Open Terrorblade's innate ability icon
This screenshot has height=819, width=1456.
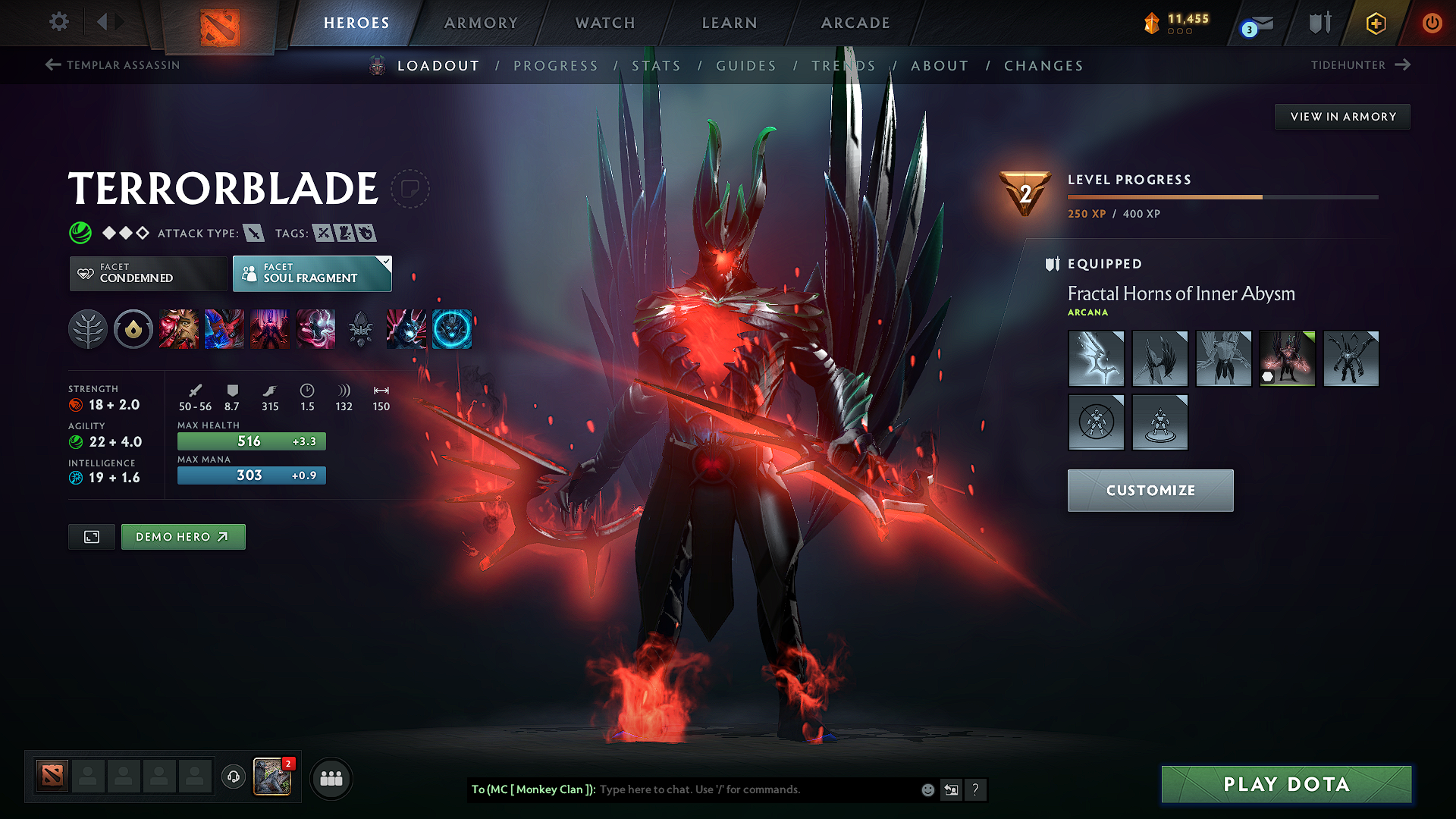(x=133, y=329)
